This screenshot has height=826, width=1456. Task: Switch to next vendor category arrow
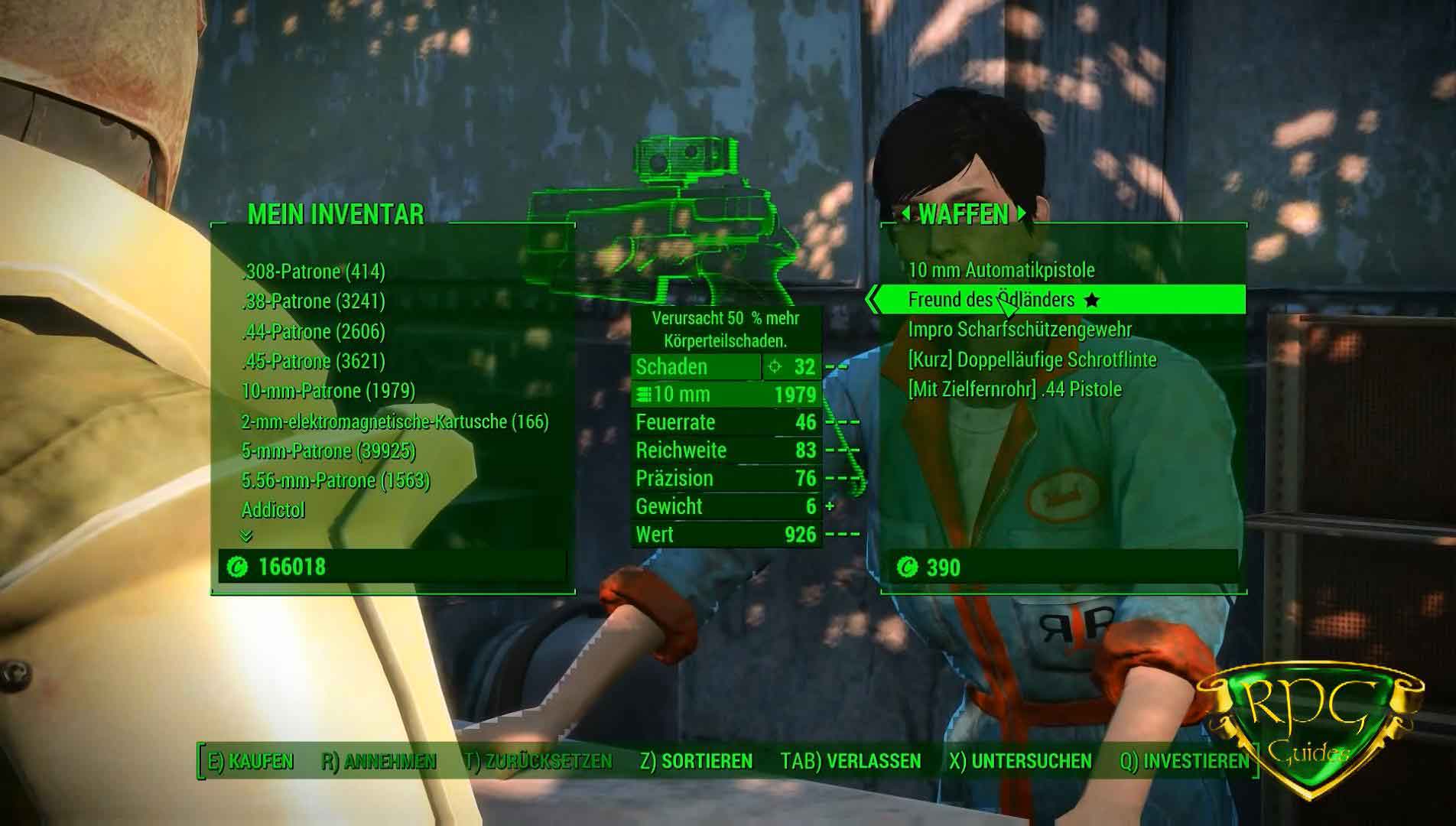click(1022, 214)
